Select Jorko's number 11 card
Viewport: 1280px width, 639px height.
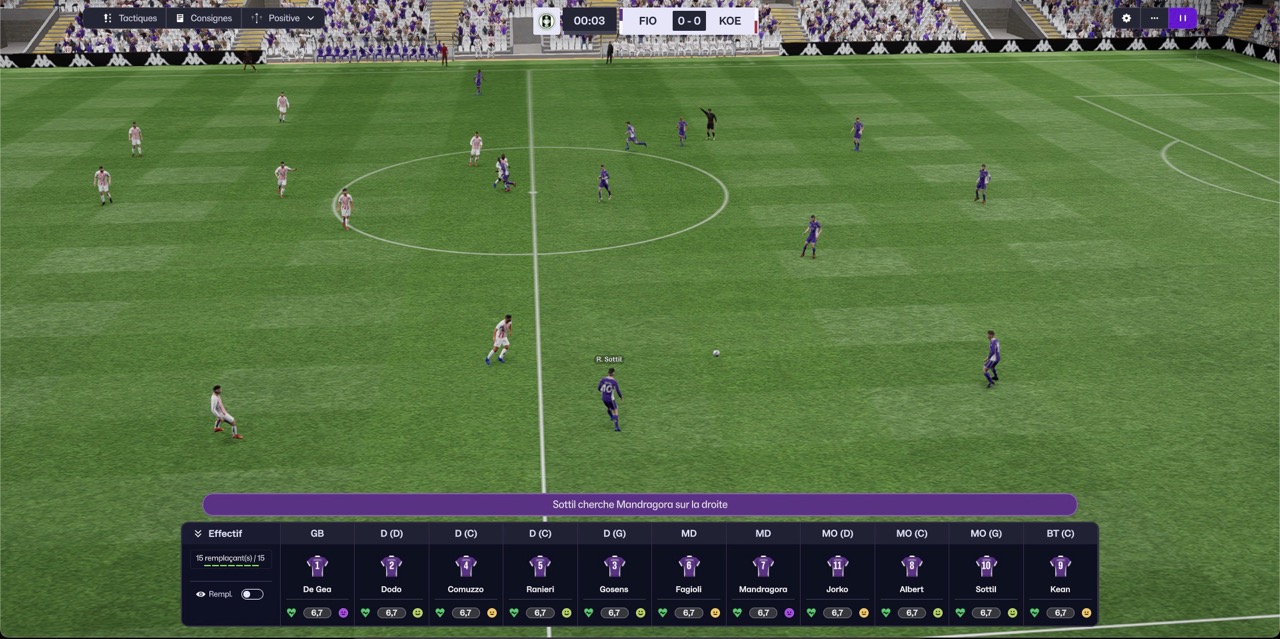click(x=837, y=573)
